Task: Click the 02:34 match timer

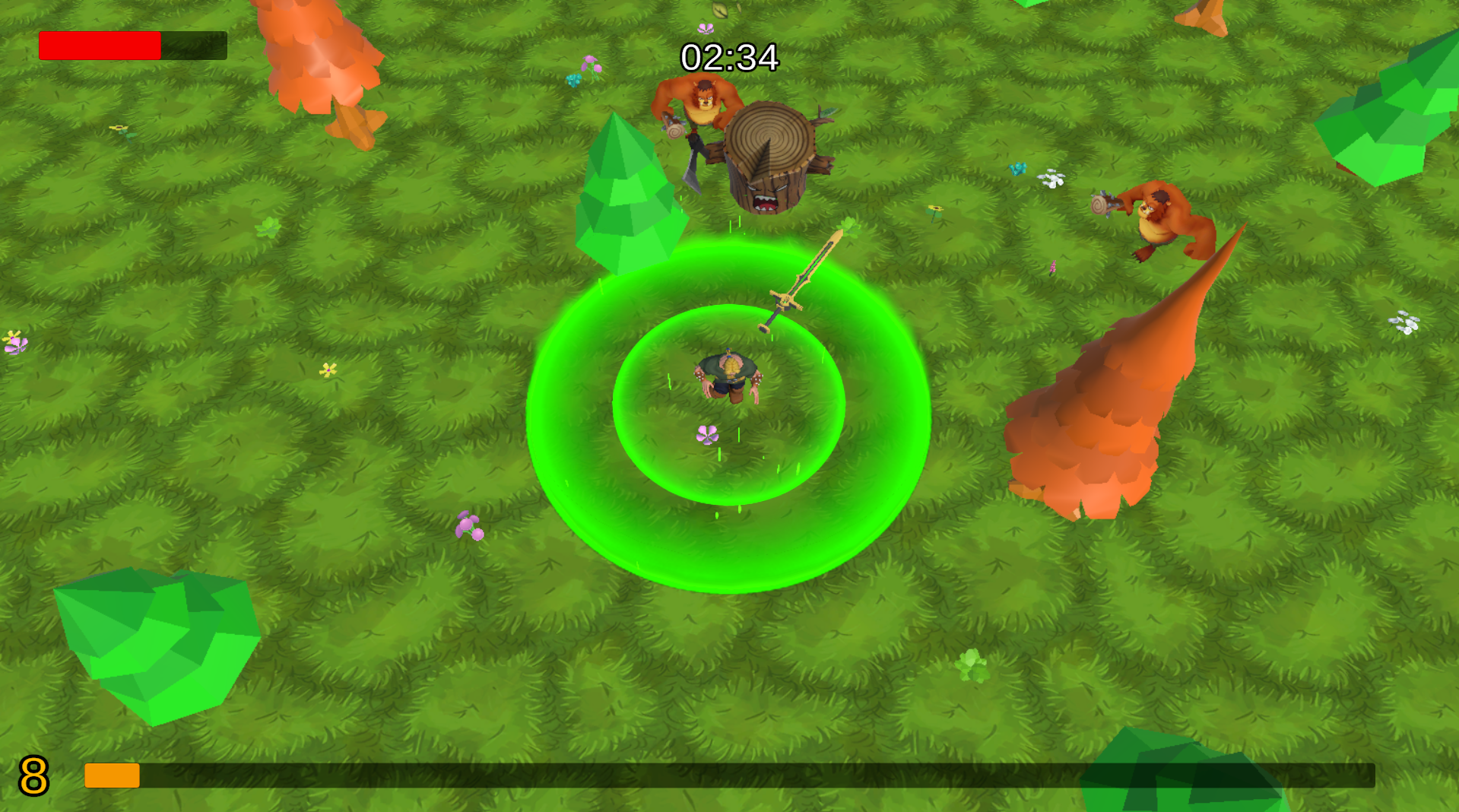Action: pos(729,56)
